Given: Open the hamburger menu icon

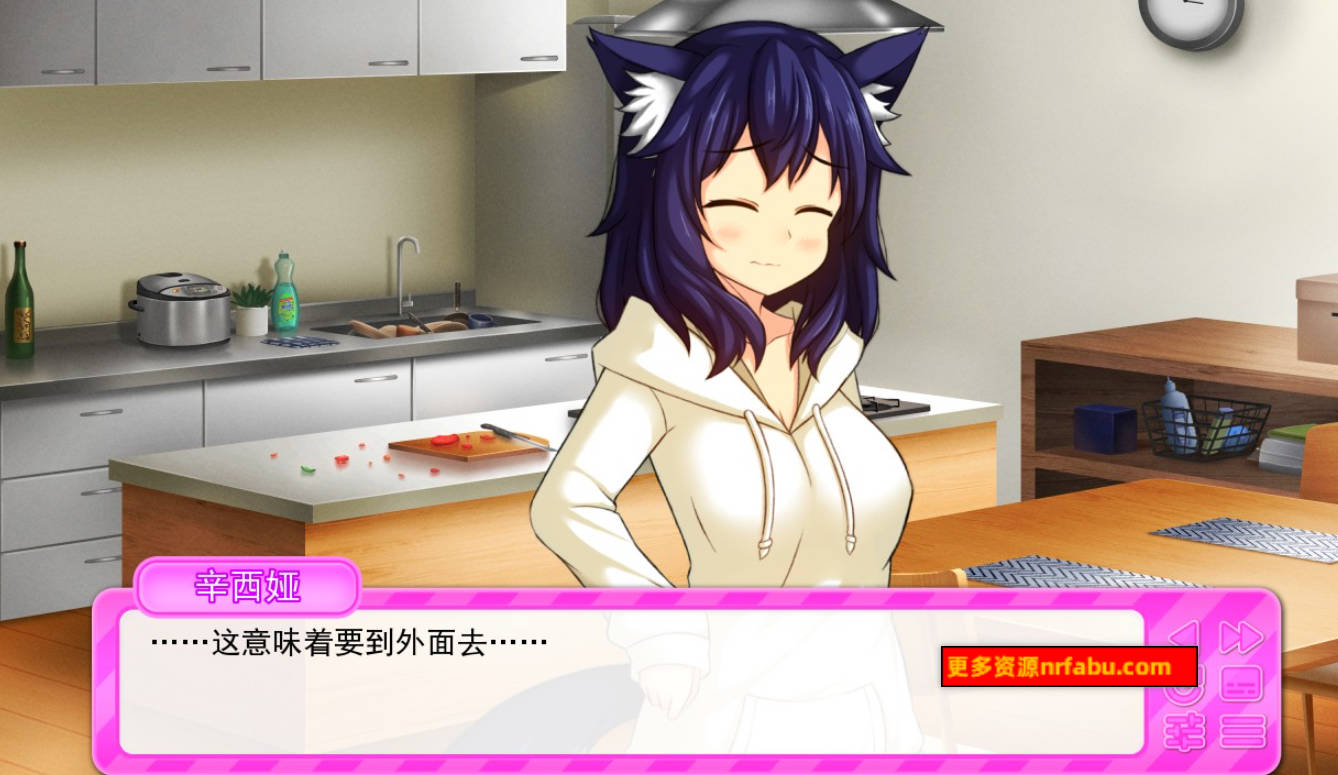Looking at the screenshot, I should (x=1242, y=730).
